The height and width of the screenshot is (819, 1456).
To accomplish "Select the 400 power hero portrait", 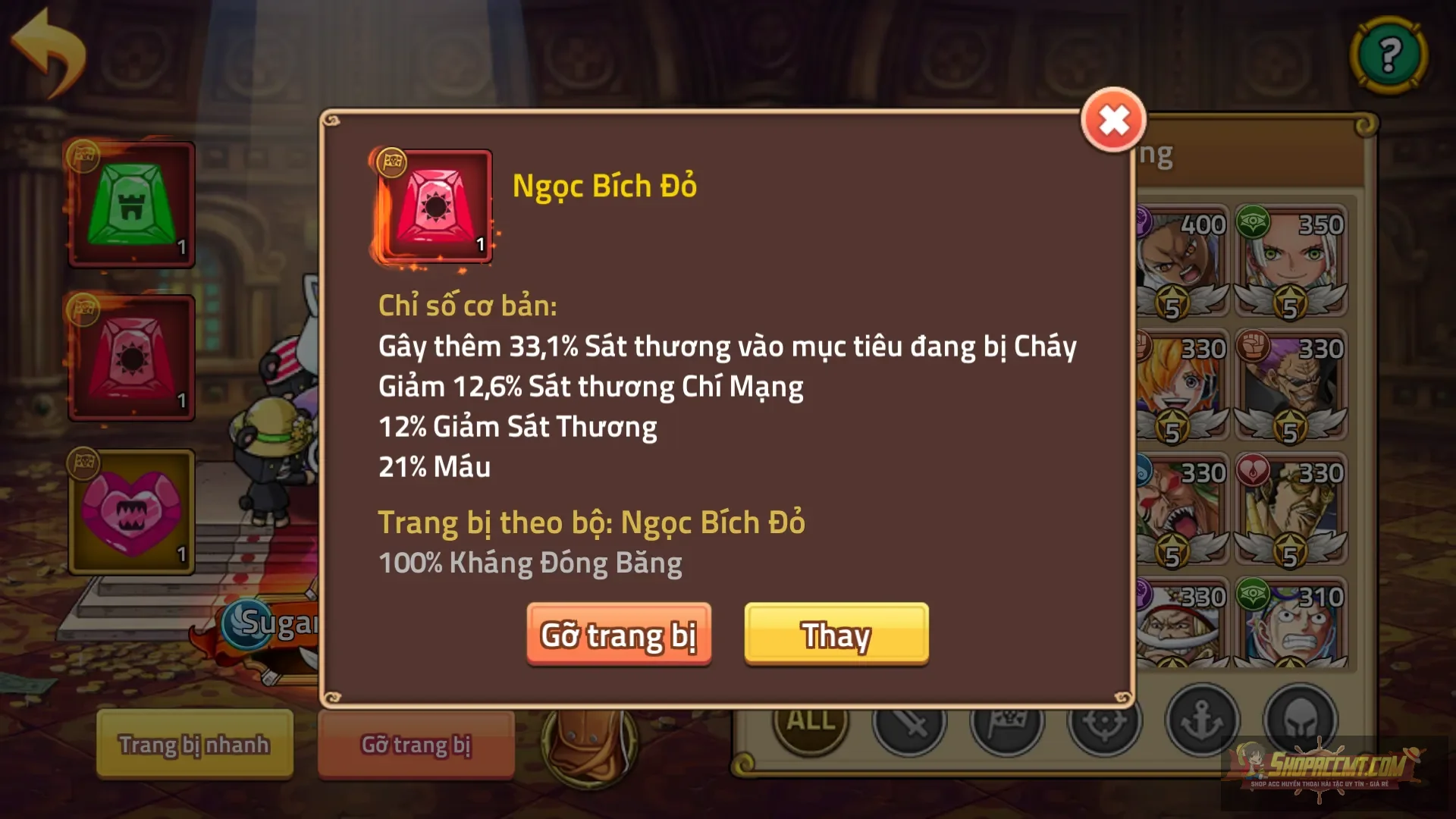I will point(1183,260).
